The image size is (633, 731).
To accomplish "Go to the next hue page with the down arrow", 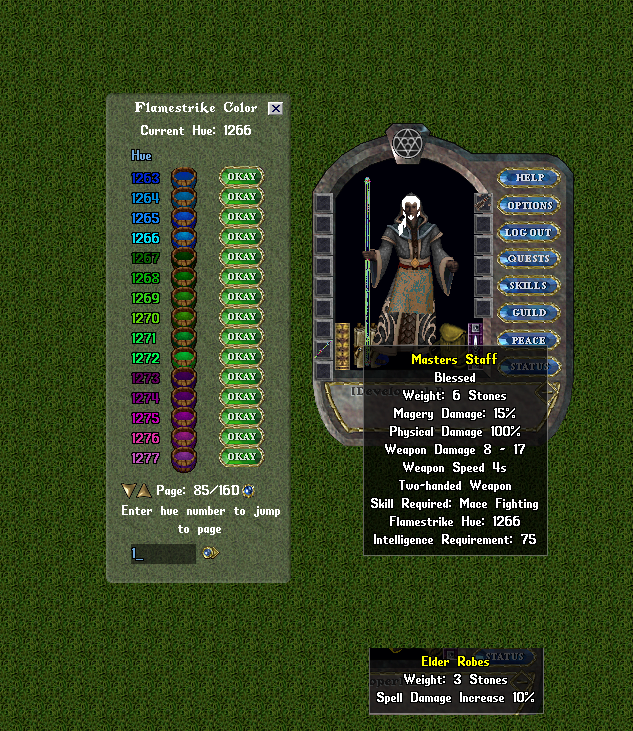I will coord(128,490).
